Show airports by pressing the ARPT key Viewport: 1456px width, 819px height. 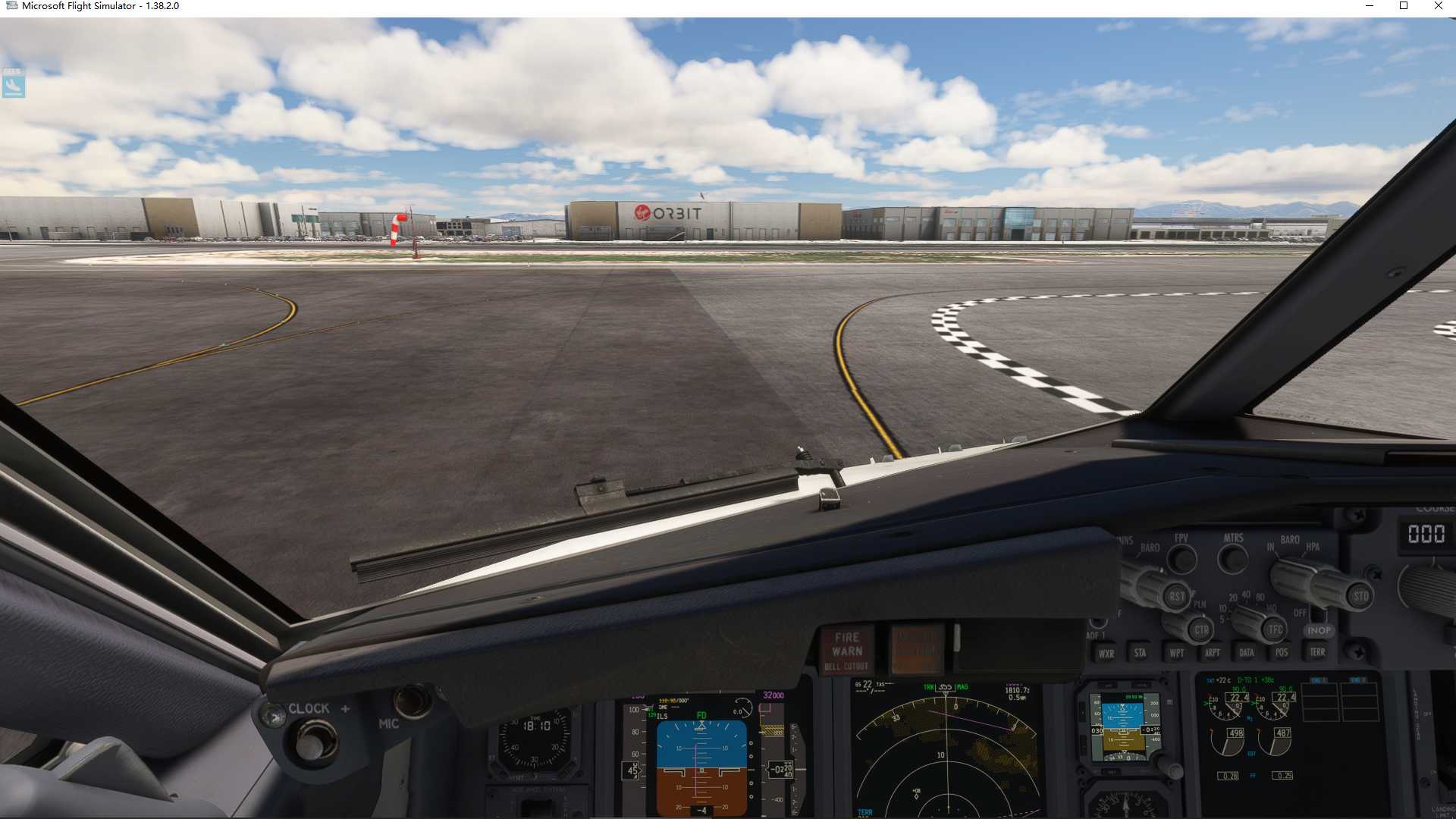pos(1213,653)
